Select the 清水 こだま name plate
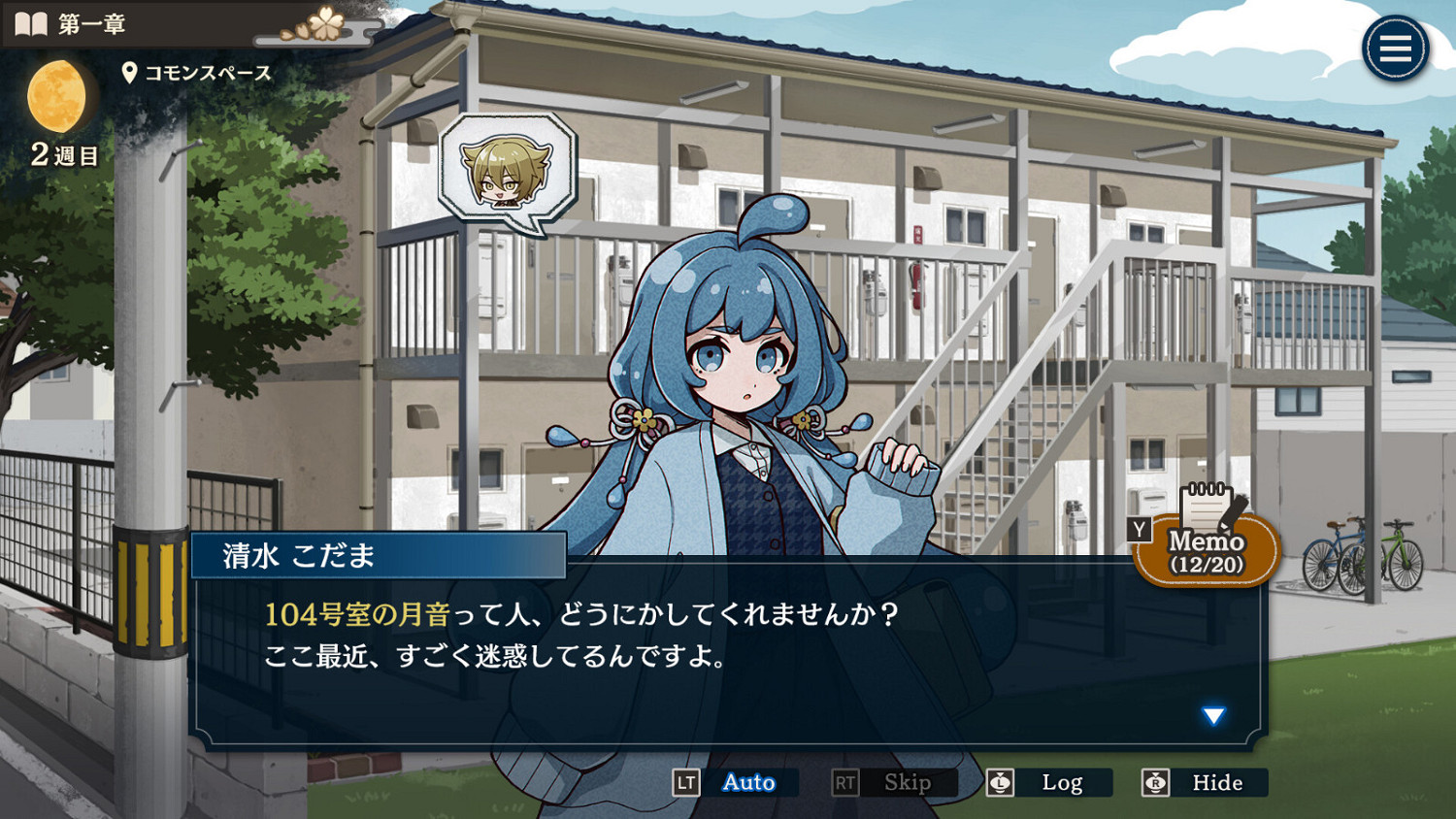Viewport: 1456px width, 819px height. click(379, 554)
